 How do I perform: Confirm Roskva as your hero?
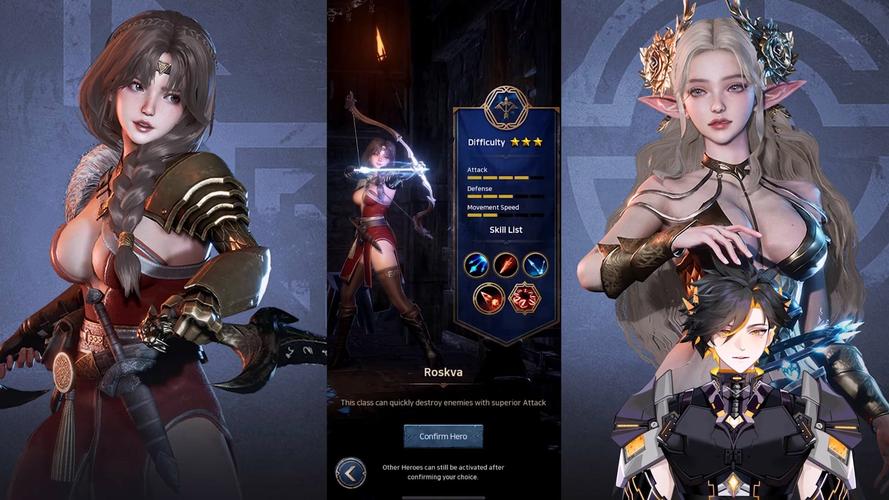443,436
